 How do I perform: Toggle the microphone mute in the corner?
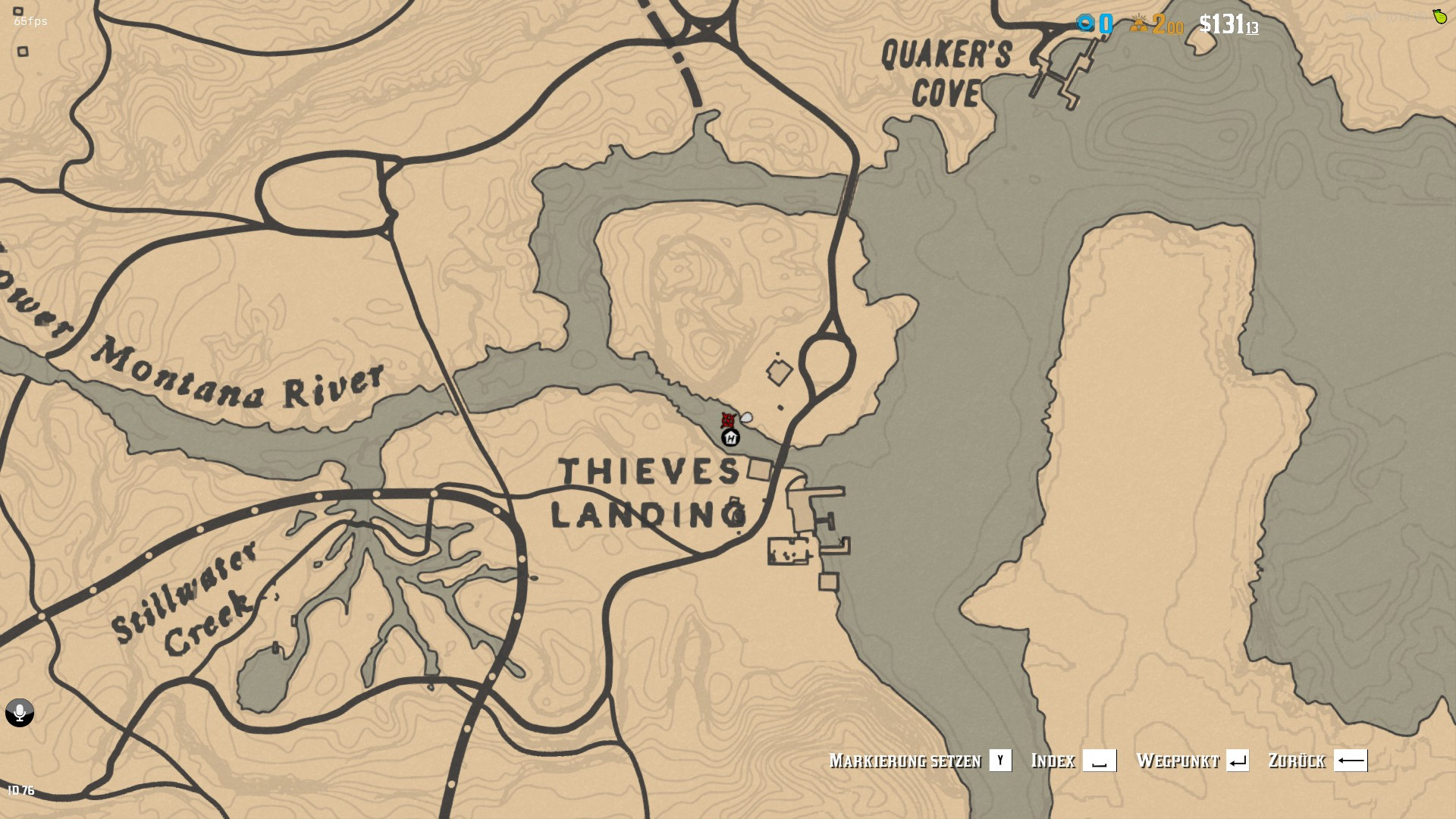point(19,713)
